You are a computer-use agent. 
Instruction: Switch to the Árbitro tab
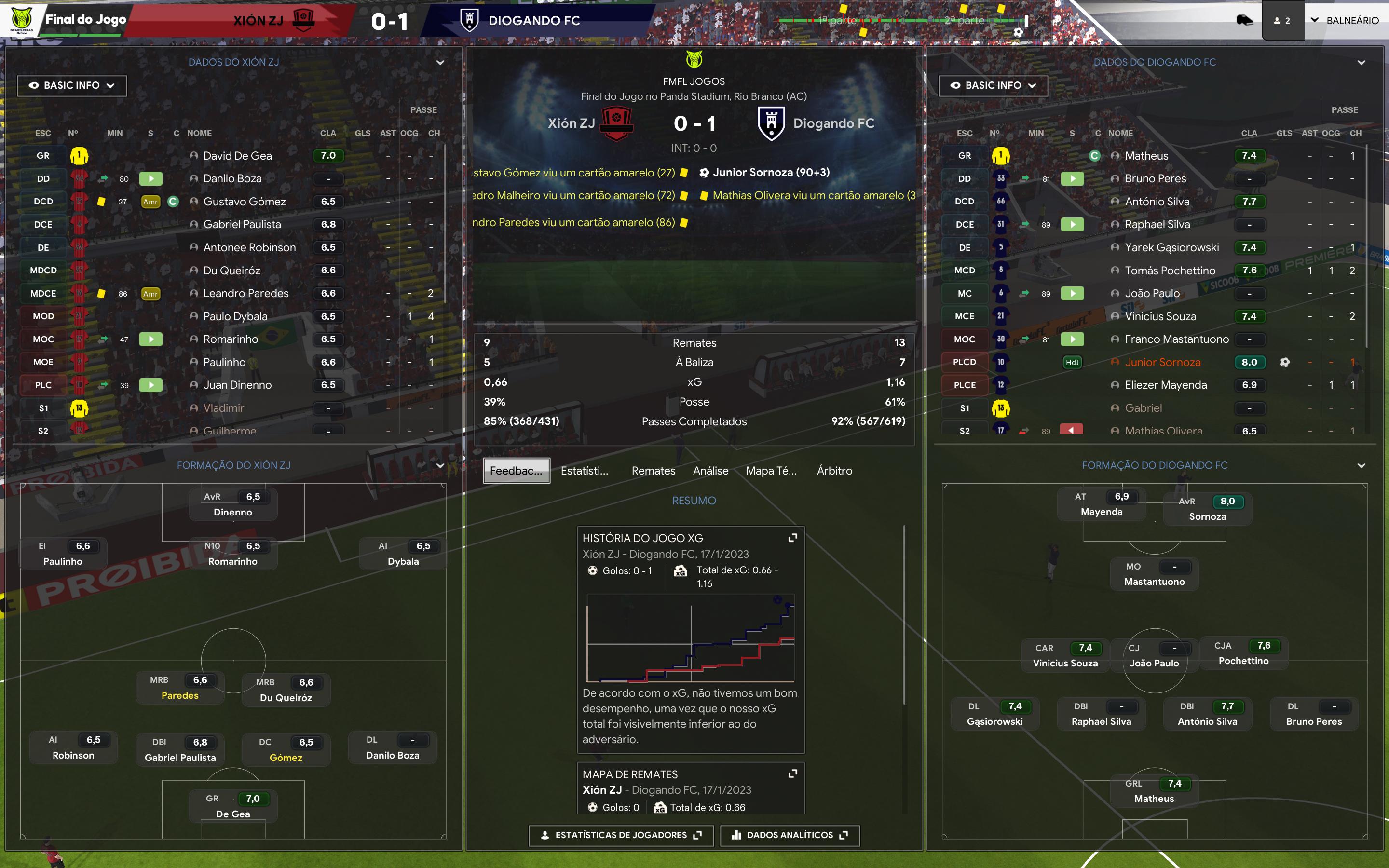click(x=834, y=471)
